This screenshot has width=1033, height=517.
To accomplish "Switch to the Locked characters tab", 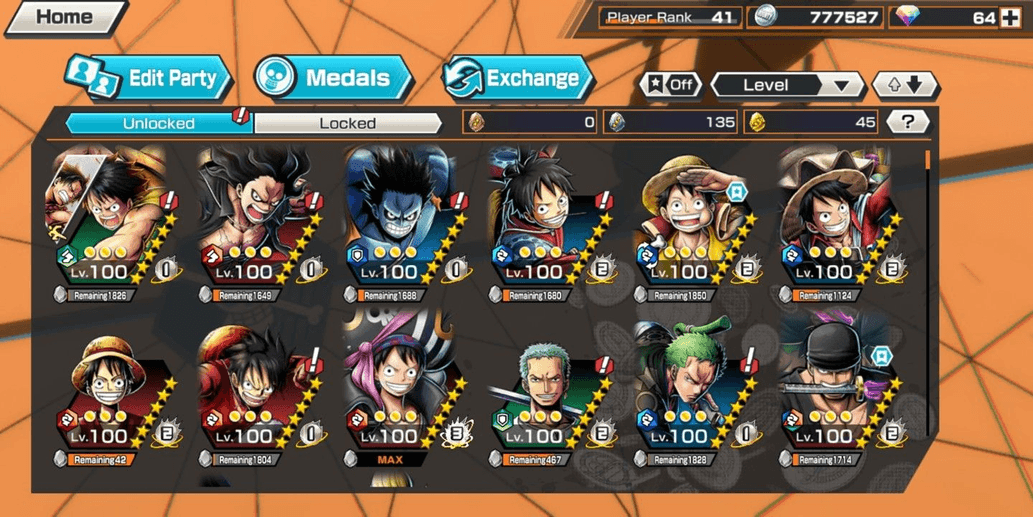I will pos(347,123).
